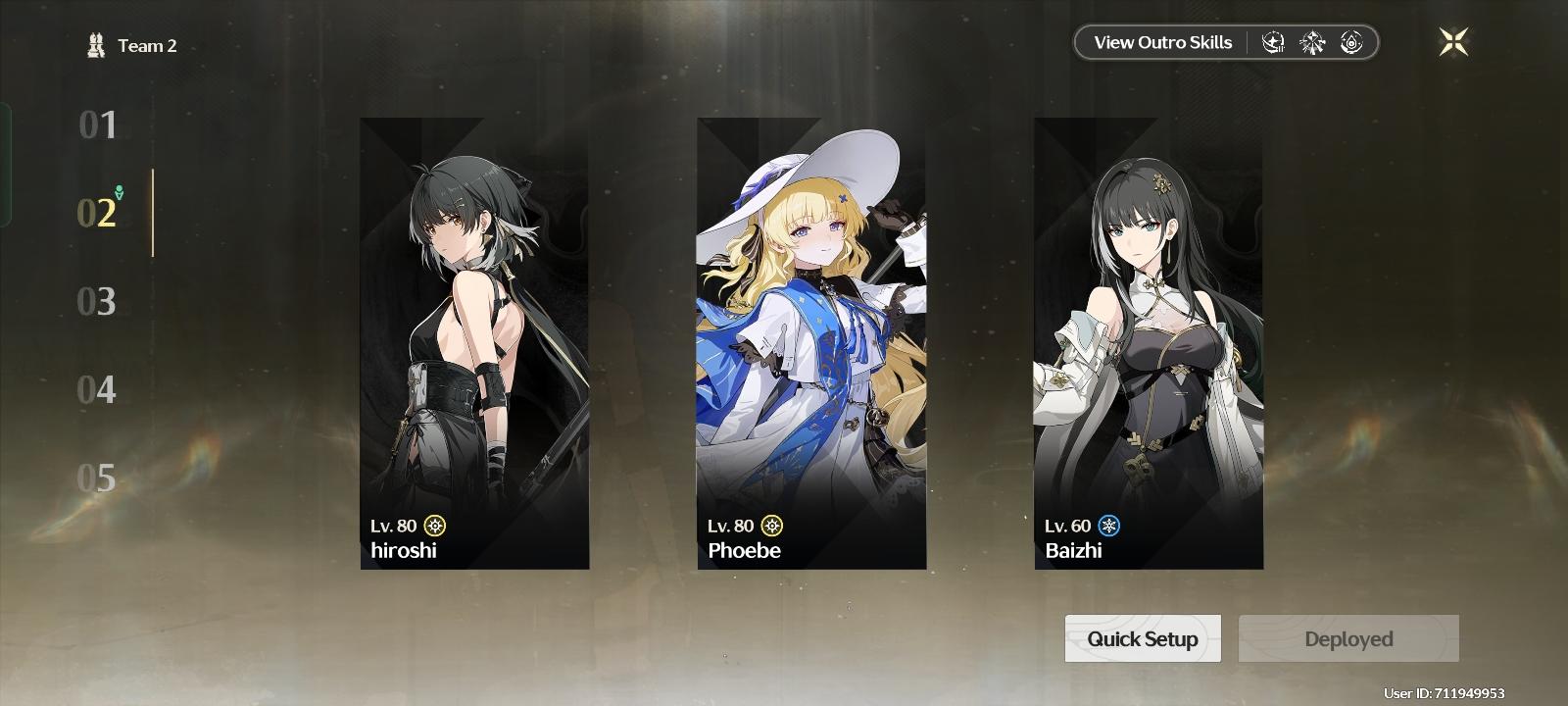The height and width of the screenshot is (706, 1568).
Task: Click the Deployed button
Action: point(1348,638)
